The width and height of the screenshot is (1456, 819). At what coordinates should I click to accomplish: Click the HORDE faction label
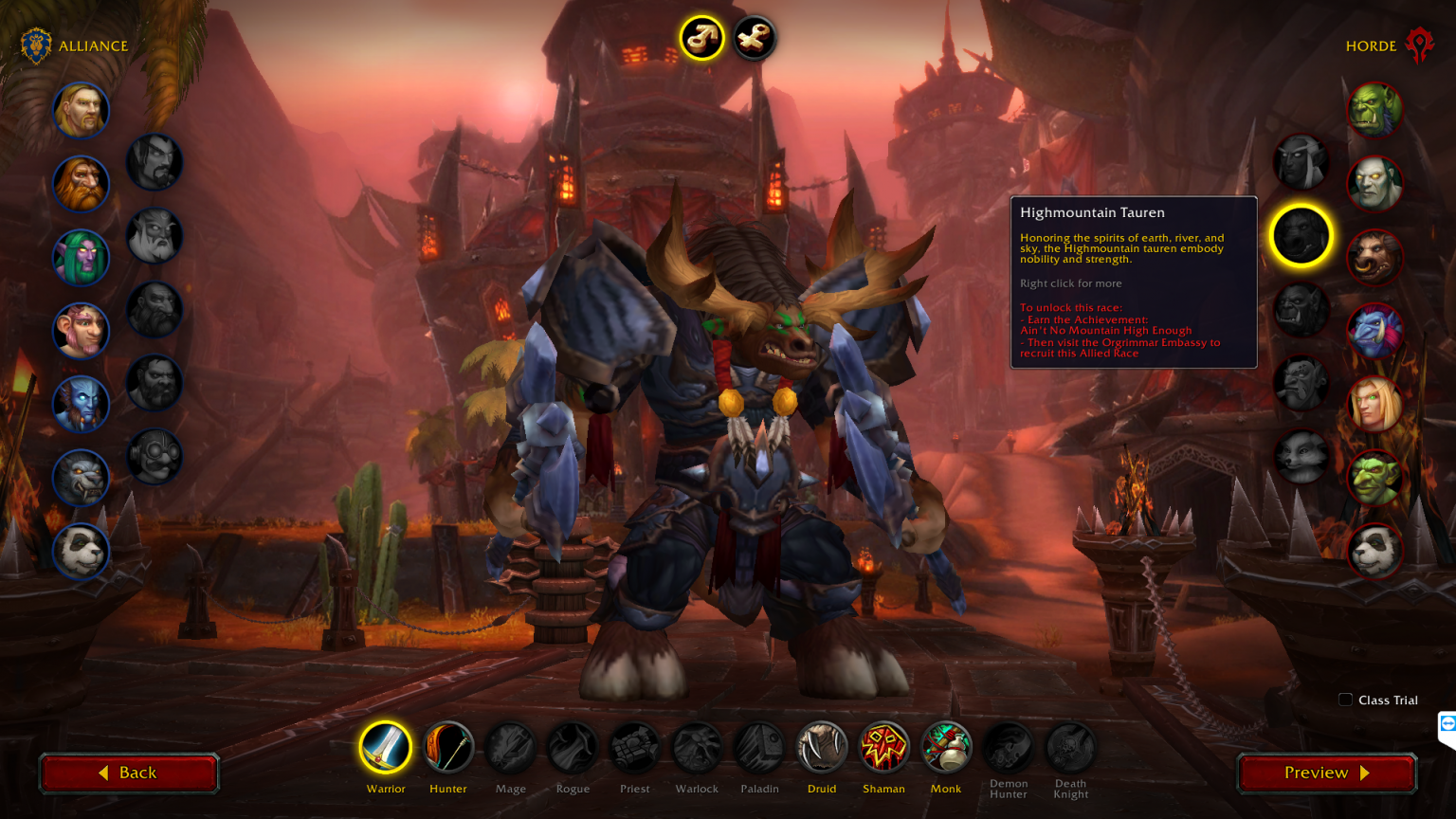(x=1372, y=45)
